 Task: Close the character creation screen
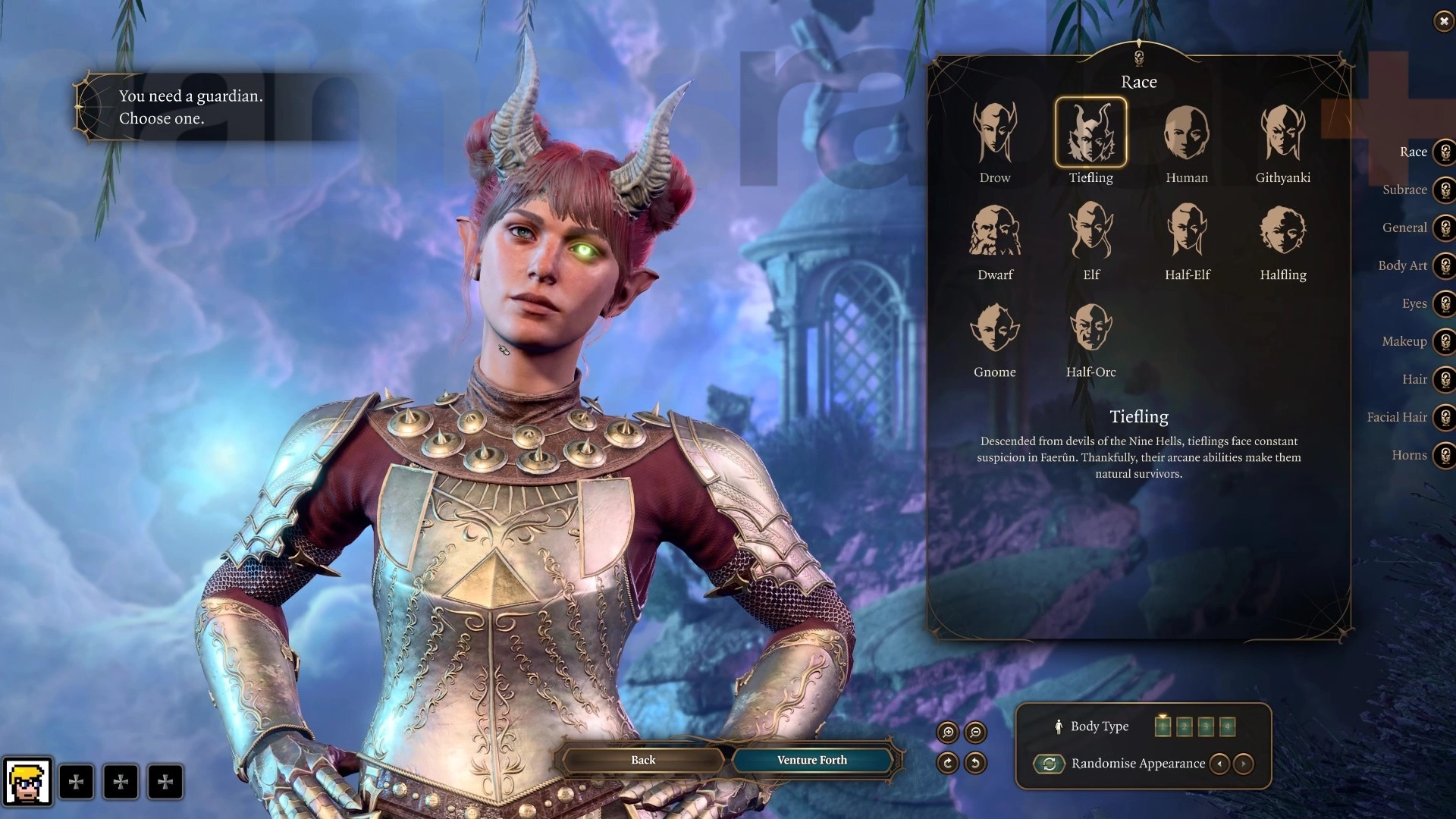(1443, 21)
